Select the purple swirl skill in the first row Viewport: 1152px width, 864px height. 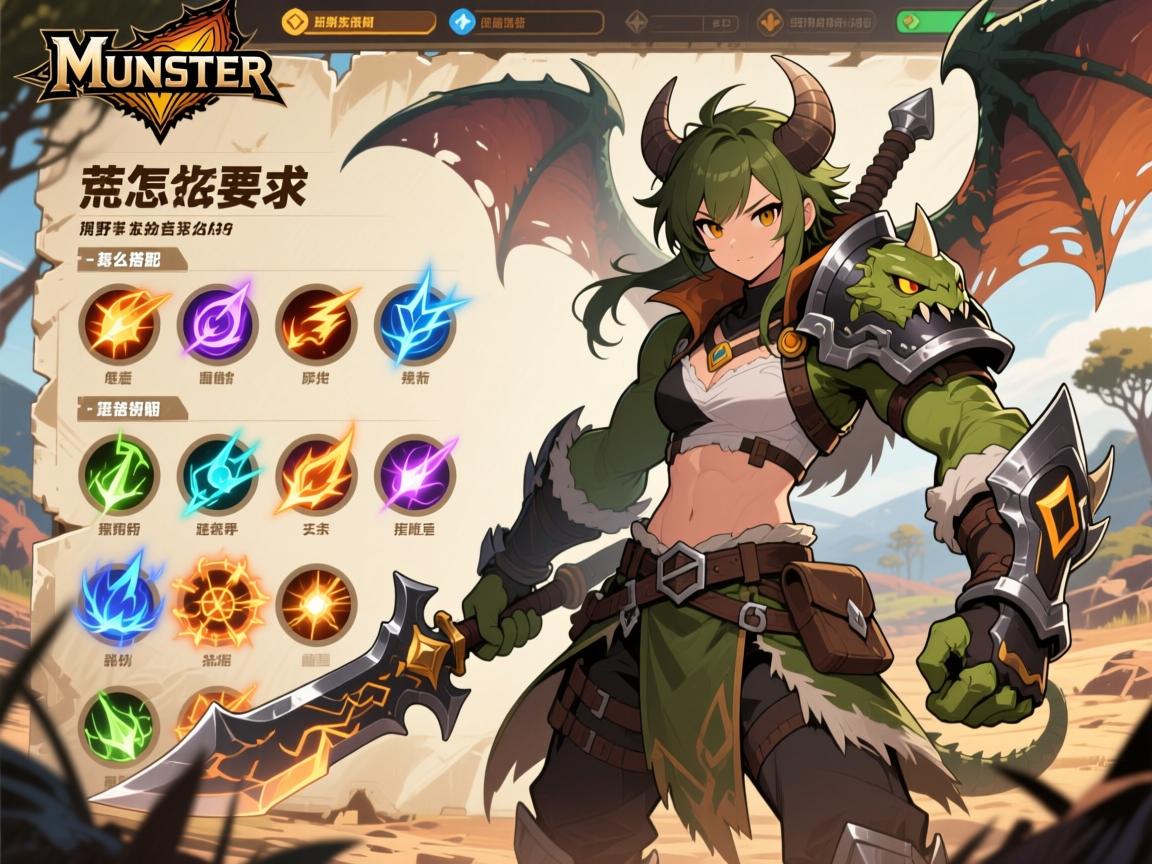(x=217, y=321)
